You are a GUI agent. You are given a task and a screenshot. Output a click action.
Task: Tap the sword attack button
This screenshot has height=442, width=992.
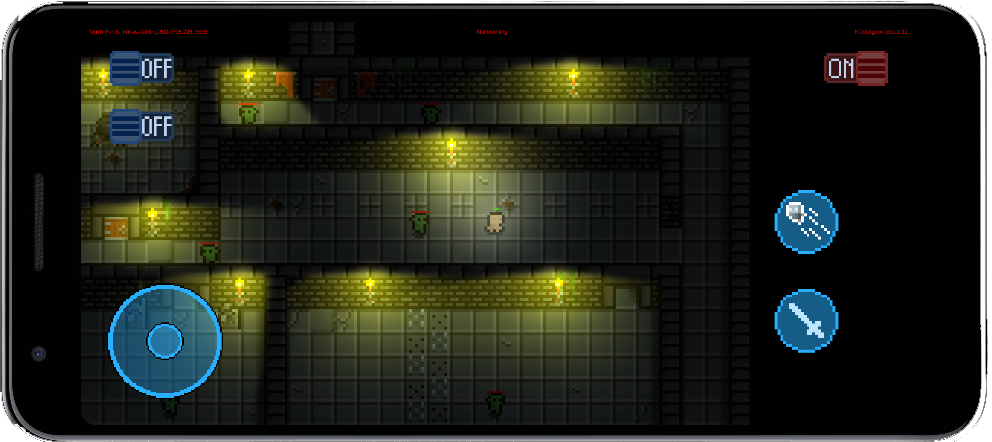(806, 321)
